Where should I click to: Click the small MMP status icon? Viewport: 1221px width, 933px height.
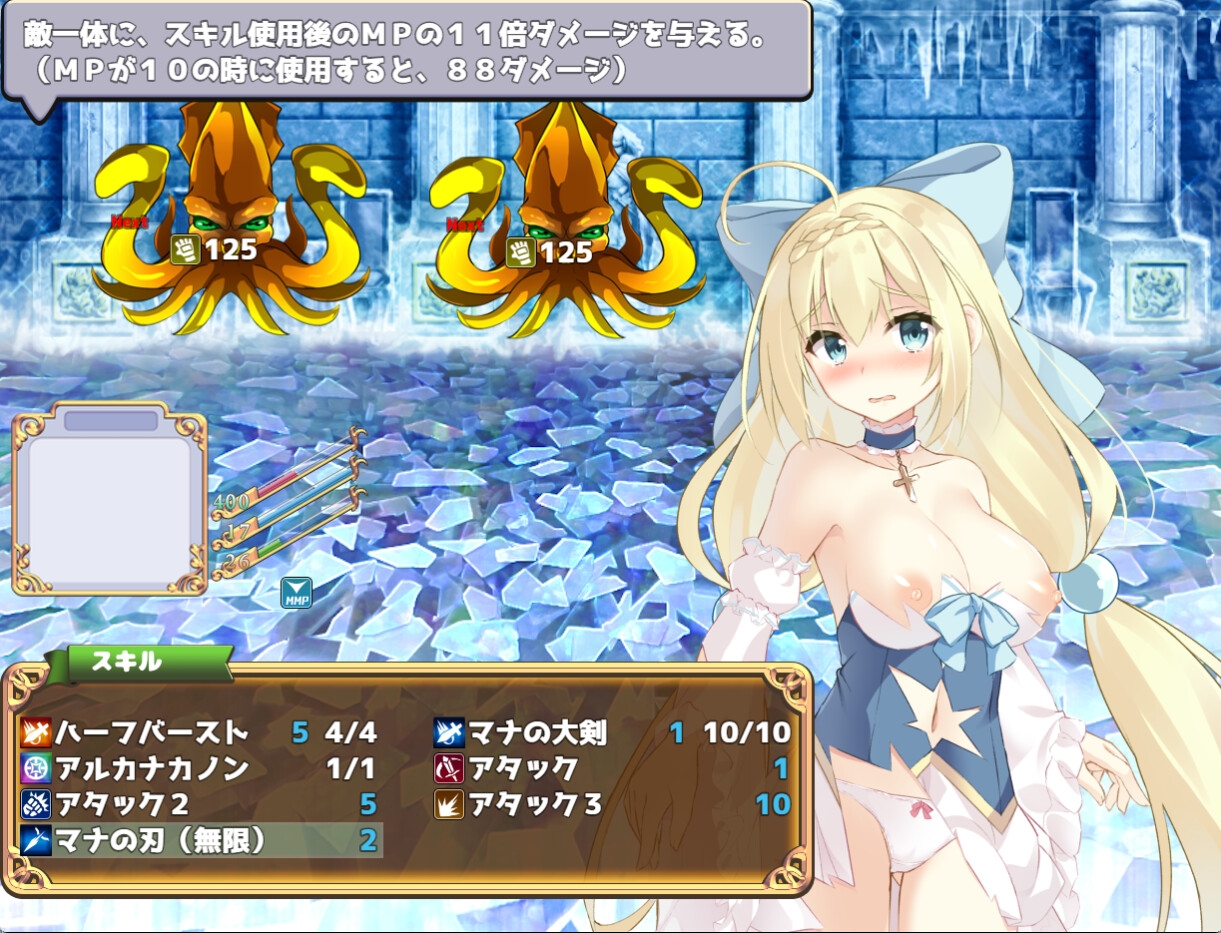(296, 593)
